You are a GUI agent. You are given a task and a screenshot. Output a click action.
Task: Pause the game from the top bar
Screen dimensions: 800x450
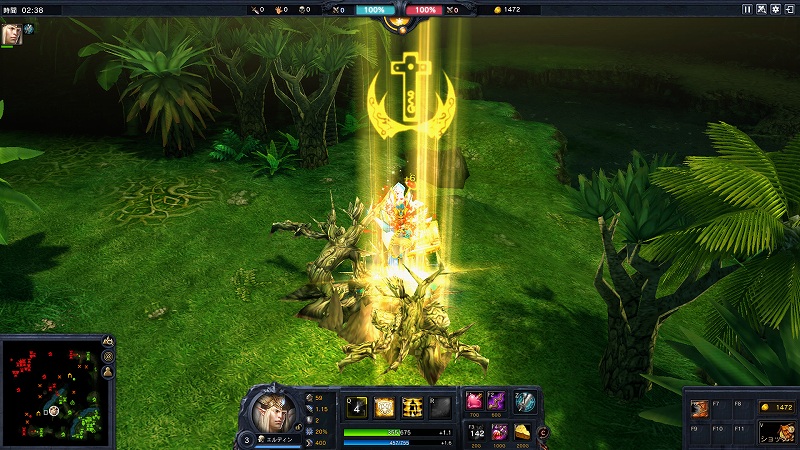point(747,9)
